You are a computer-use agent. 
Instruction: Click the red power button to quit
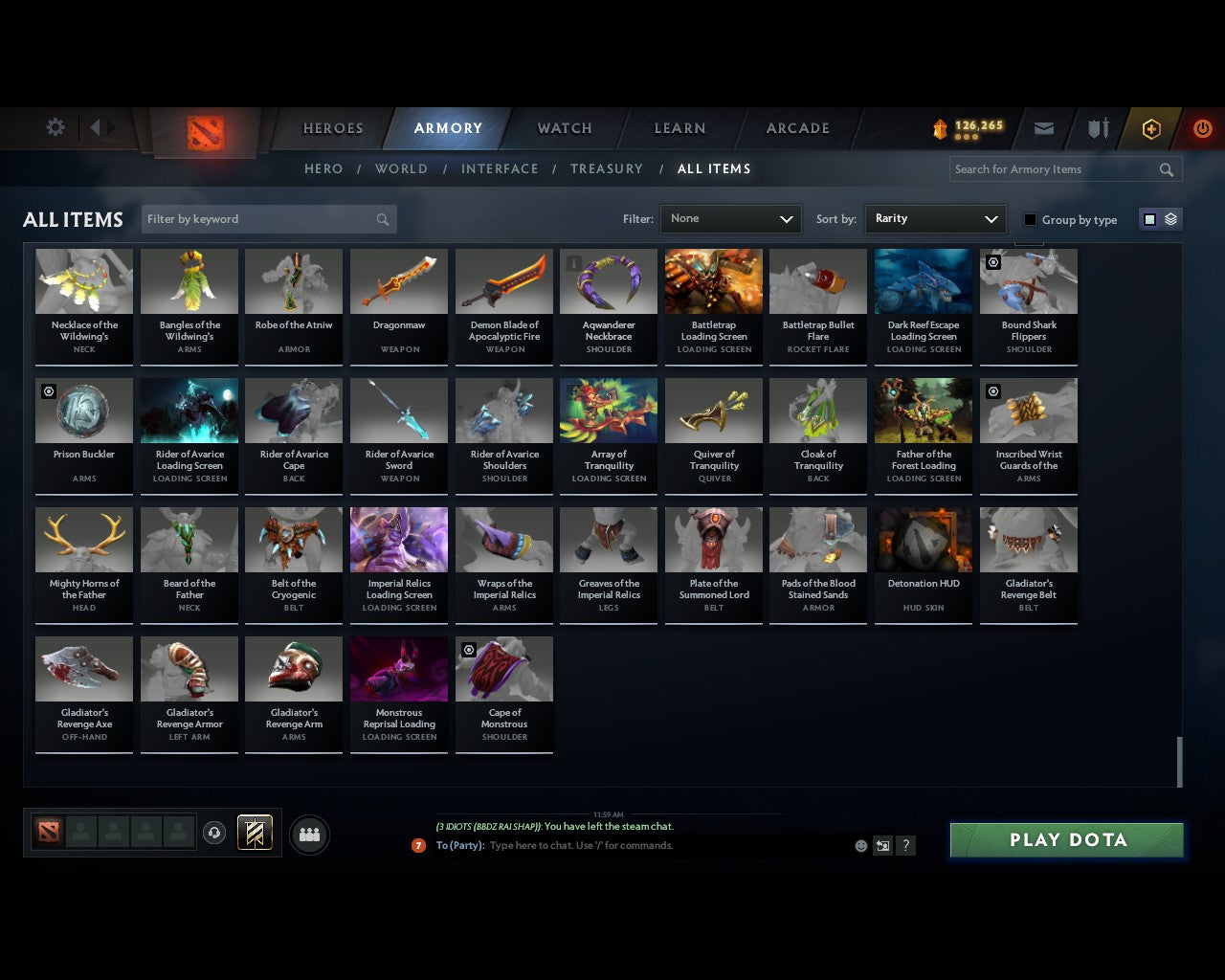(x=1202, y=127)
